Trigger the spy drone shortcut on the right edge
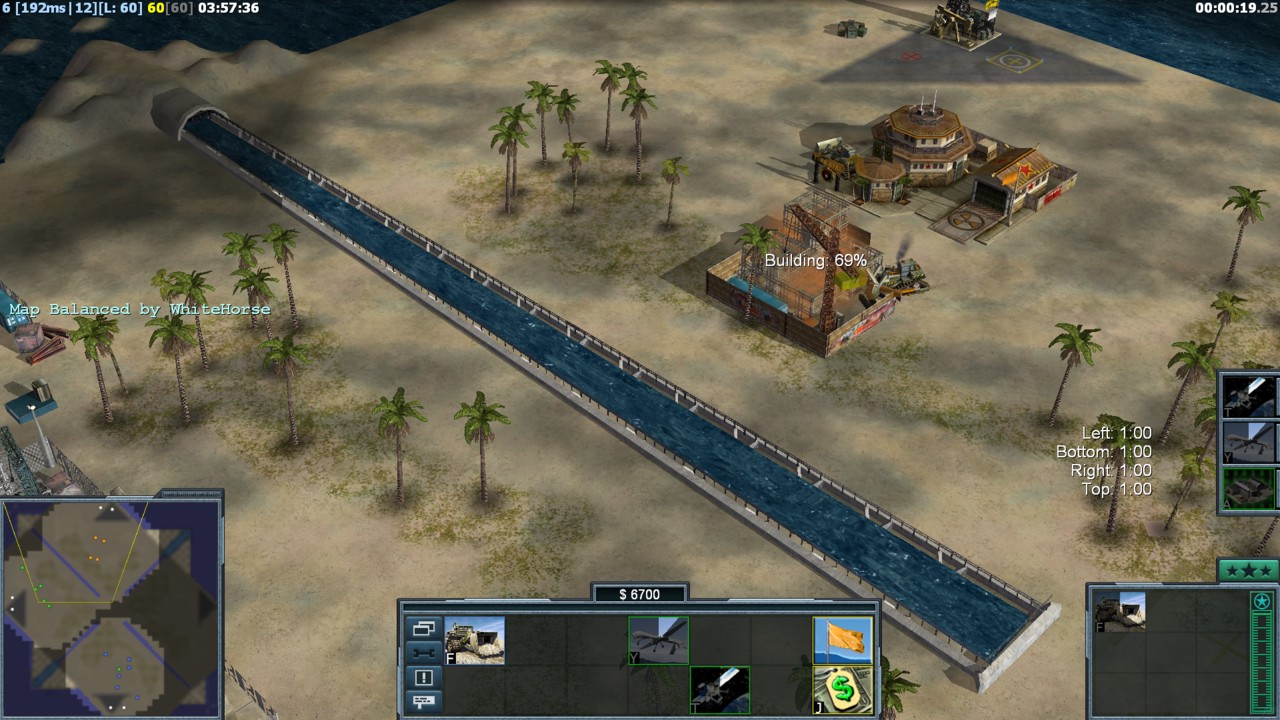The image size is (1280, 720). 1250,442
